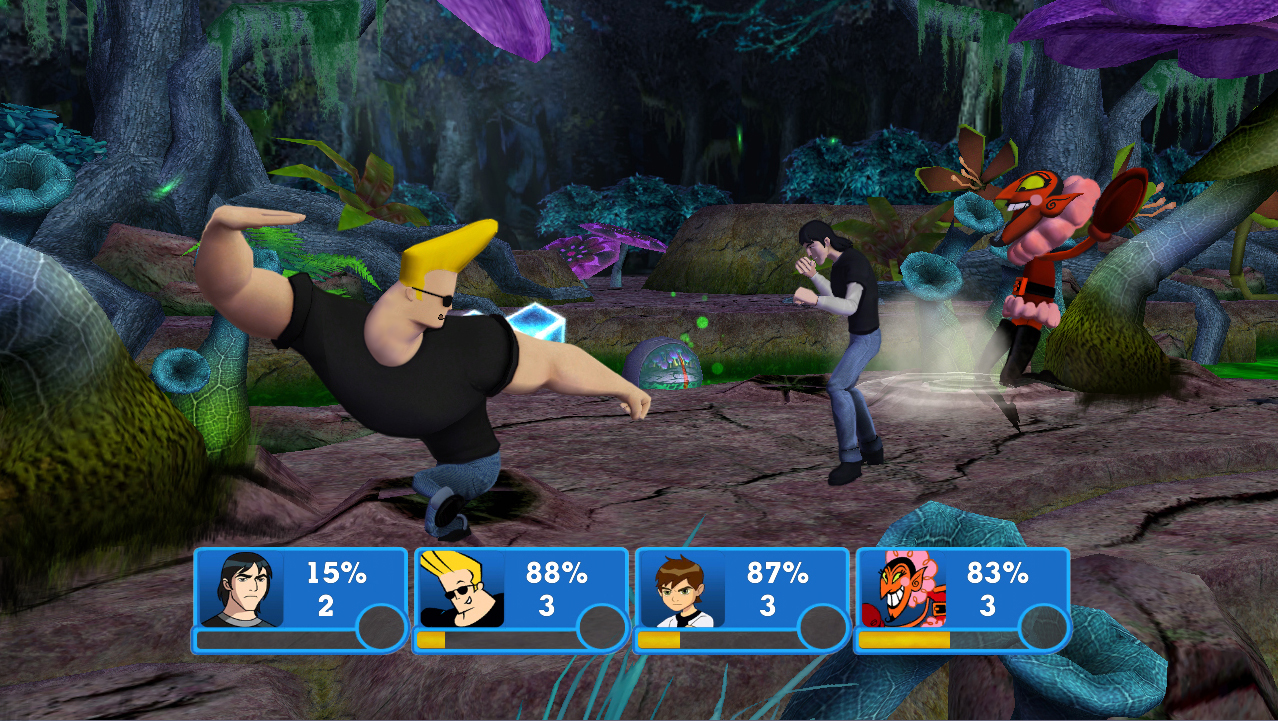Image resolution: width=1278 pixels, height=721 pixels.
Task: Choose Ben Tennyson's portrait icon
Action: point(682,589)
